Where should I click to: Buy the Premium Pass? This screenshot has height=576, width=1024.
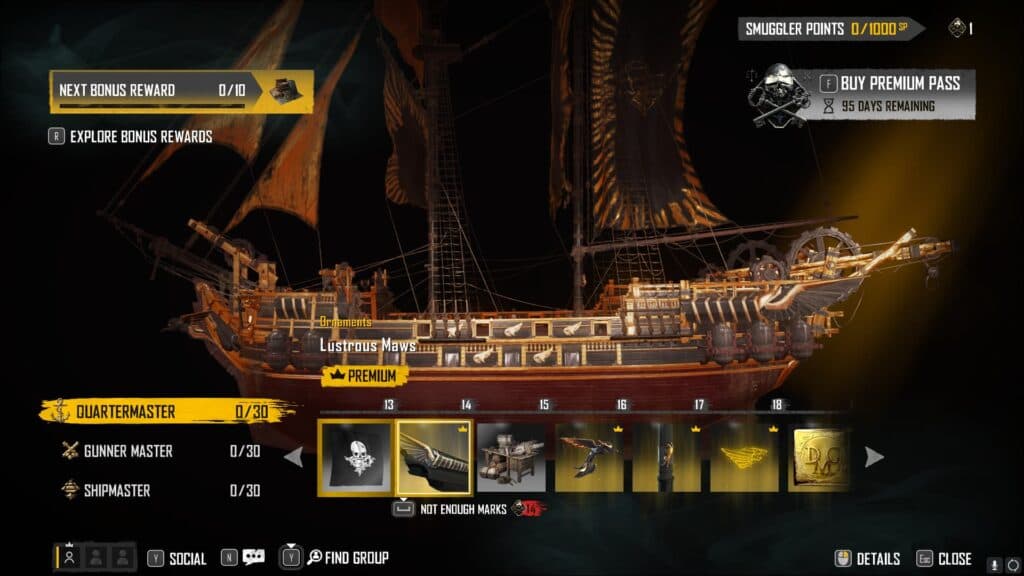coord(890,83)
